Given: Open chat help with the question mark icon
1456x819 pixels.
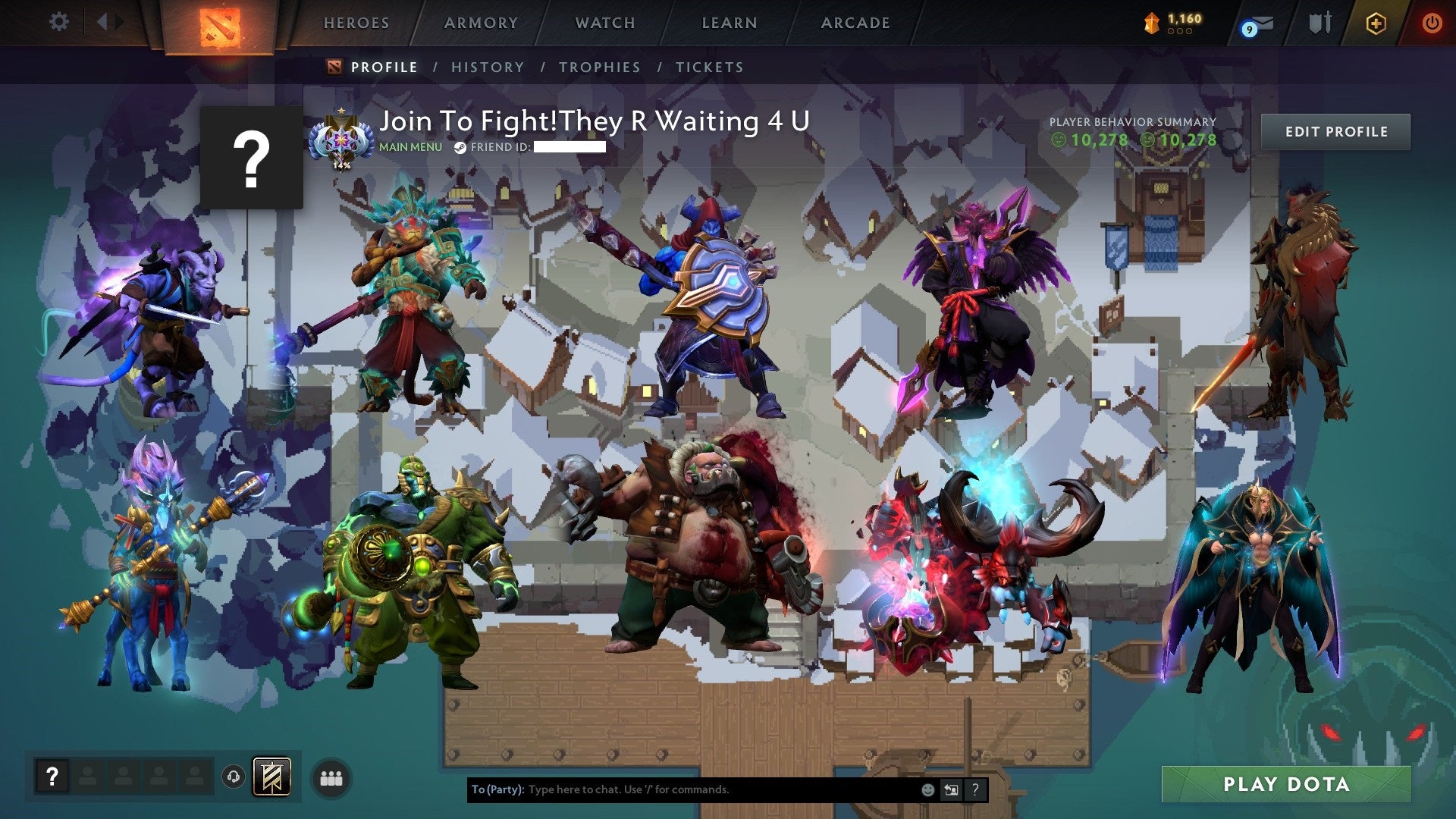Looking at the screenshot, I should (974, 790).
